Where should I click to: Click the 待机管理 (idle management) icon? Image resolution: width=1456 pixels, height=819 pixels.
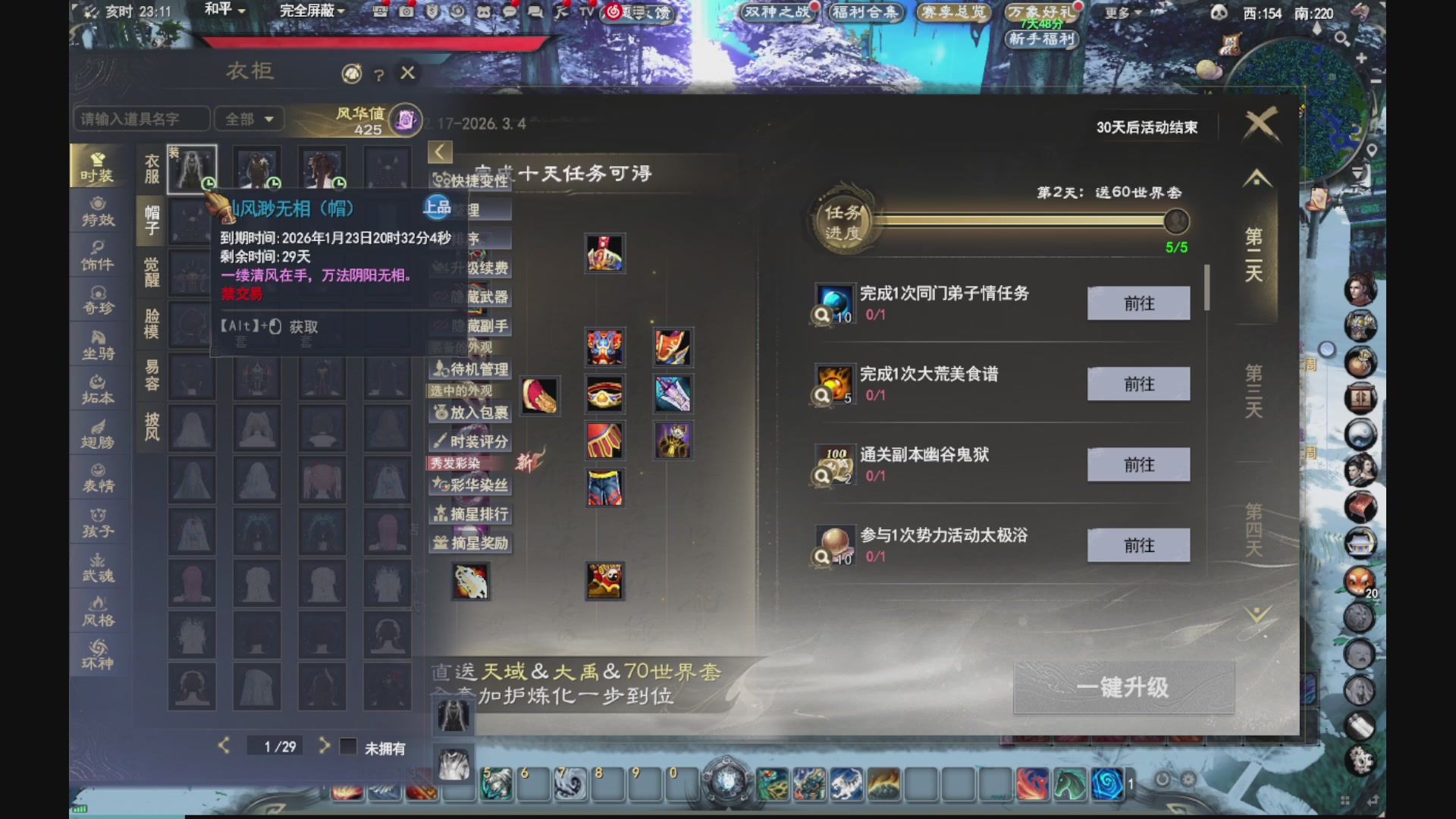pos(470,370)
